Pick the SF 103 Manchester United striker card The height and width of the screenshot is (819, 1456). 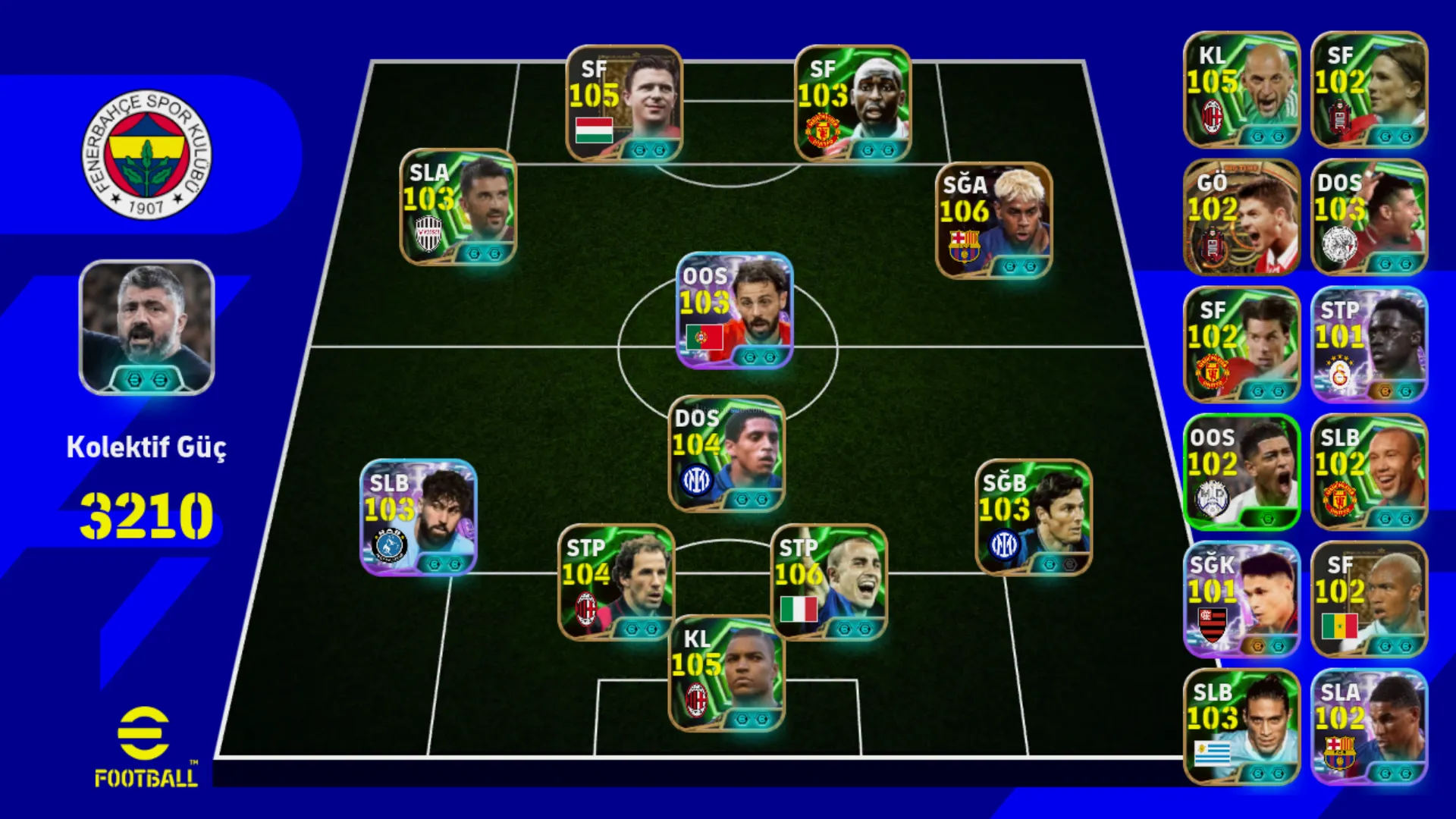tap(852, 103)
